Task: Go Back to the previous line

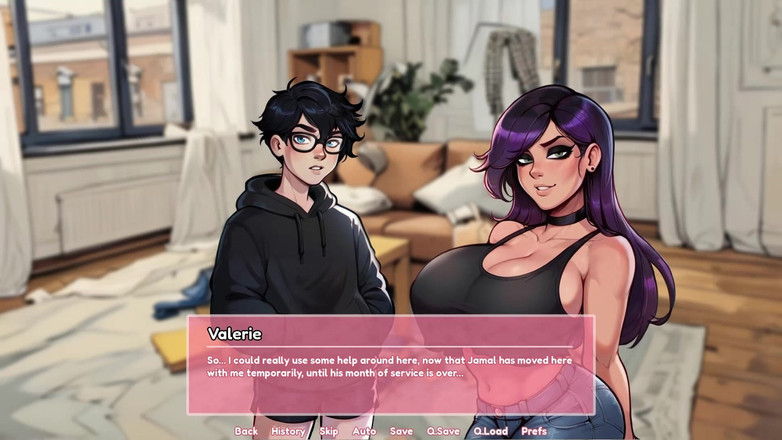Action: point(246,431)
